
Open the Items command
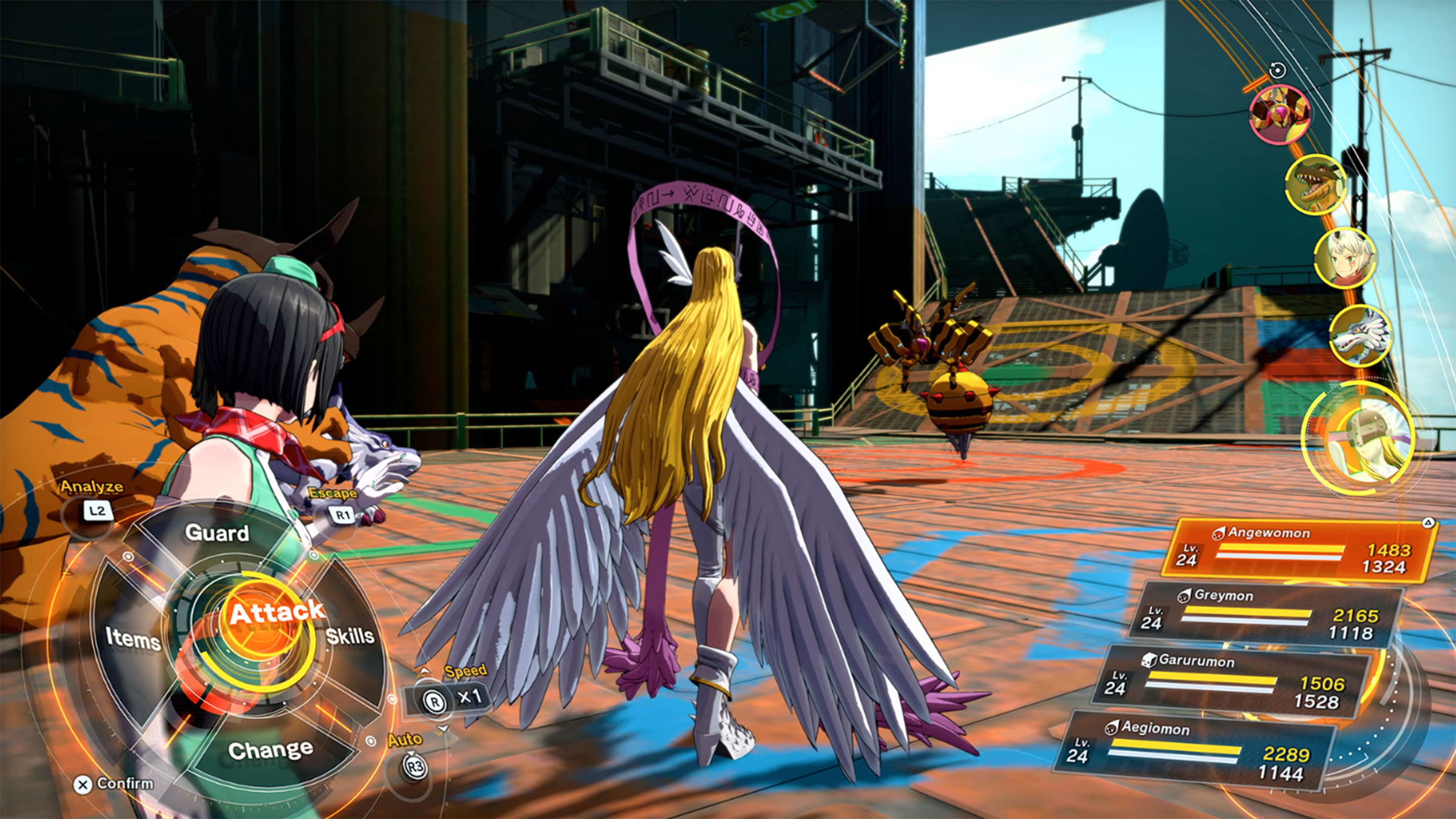[133, 639]
